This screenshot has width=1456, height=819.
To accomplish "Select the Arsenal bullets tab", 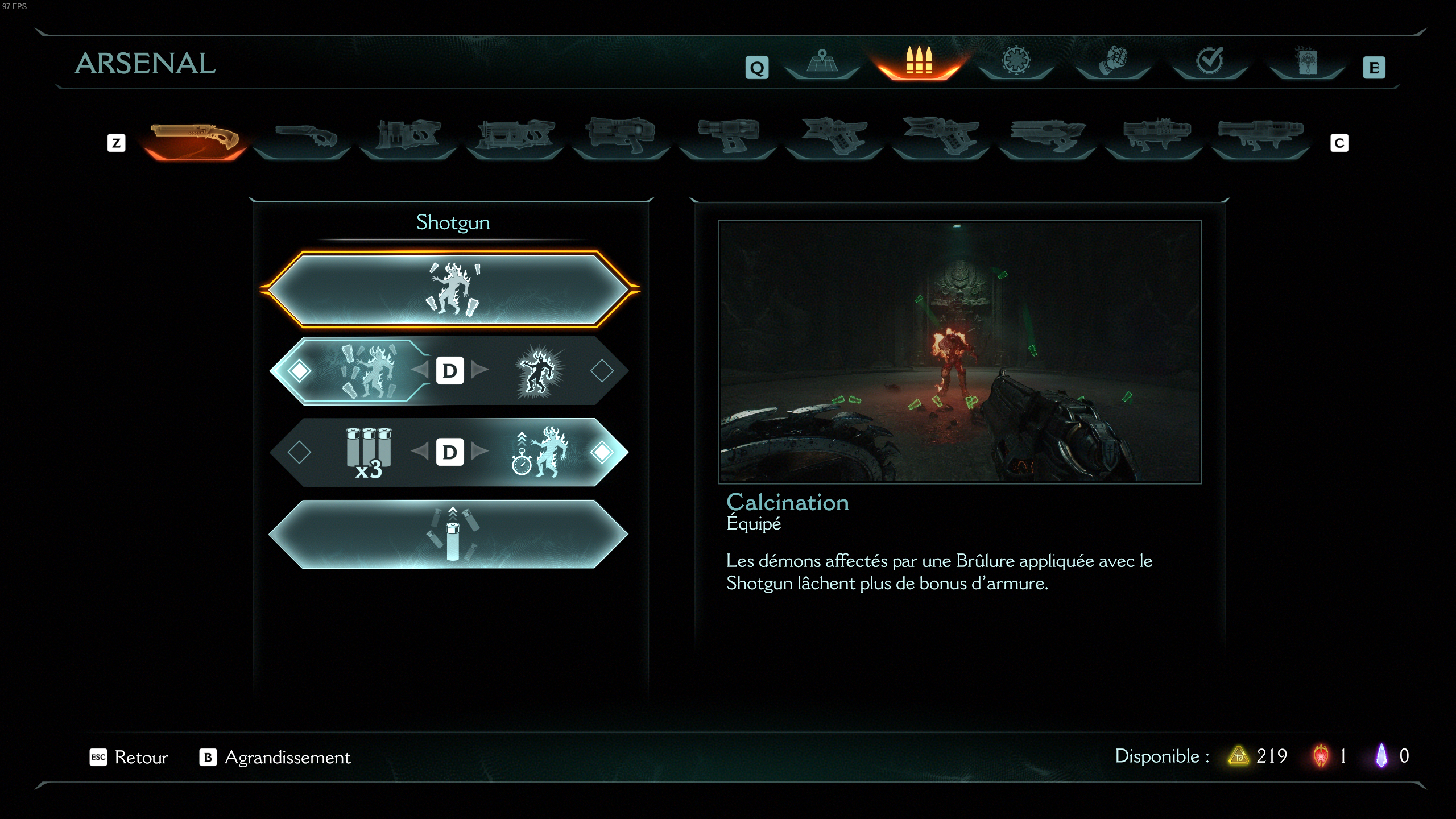I will [x=919, y=62].
